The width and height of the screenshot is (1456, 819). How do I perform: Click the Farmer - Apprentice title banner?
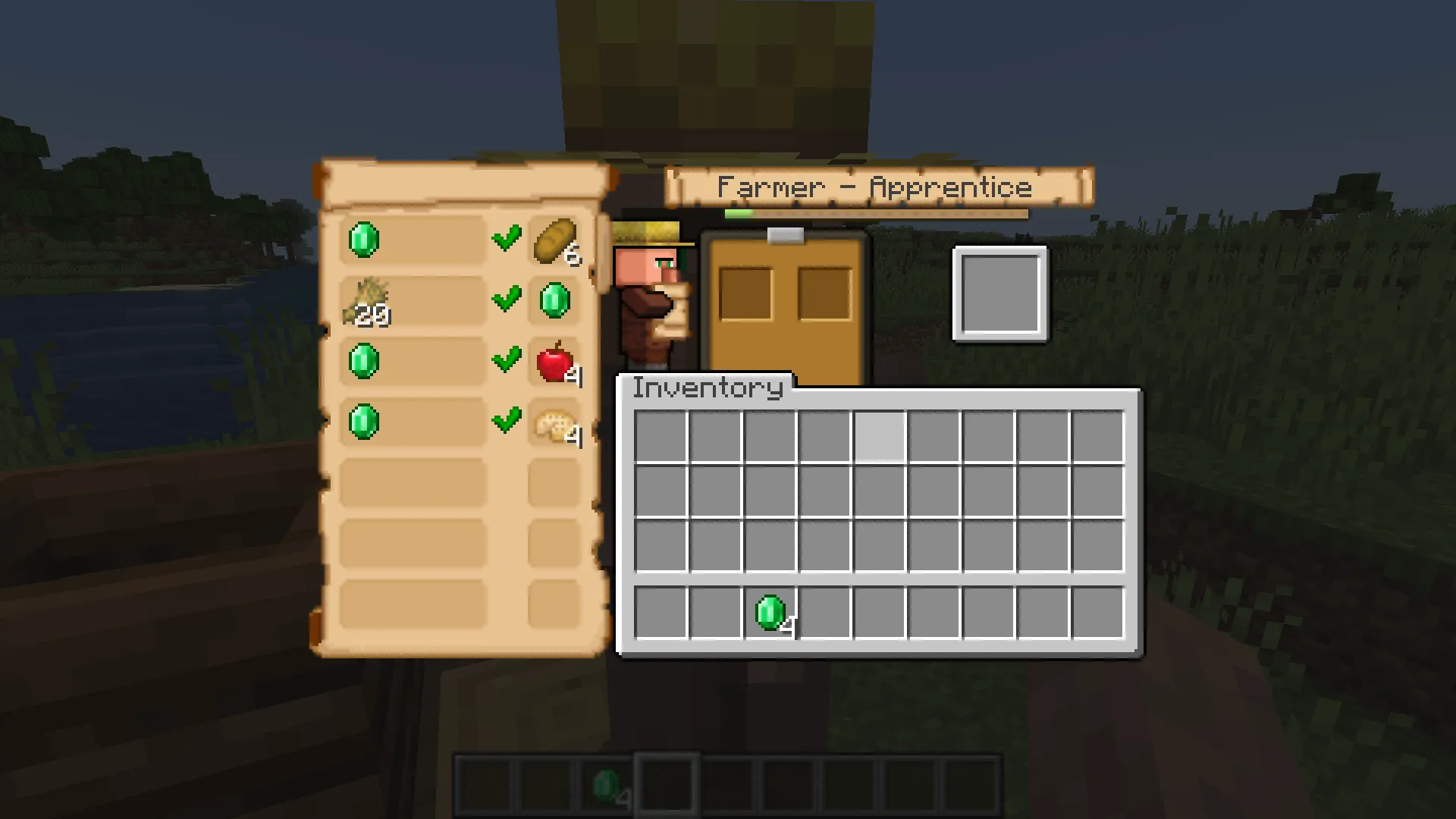pos(876,187)
